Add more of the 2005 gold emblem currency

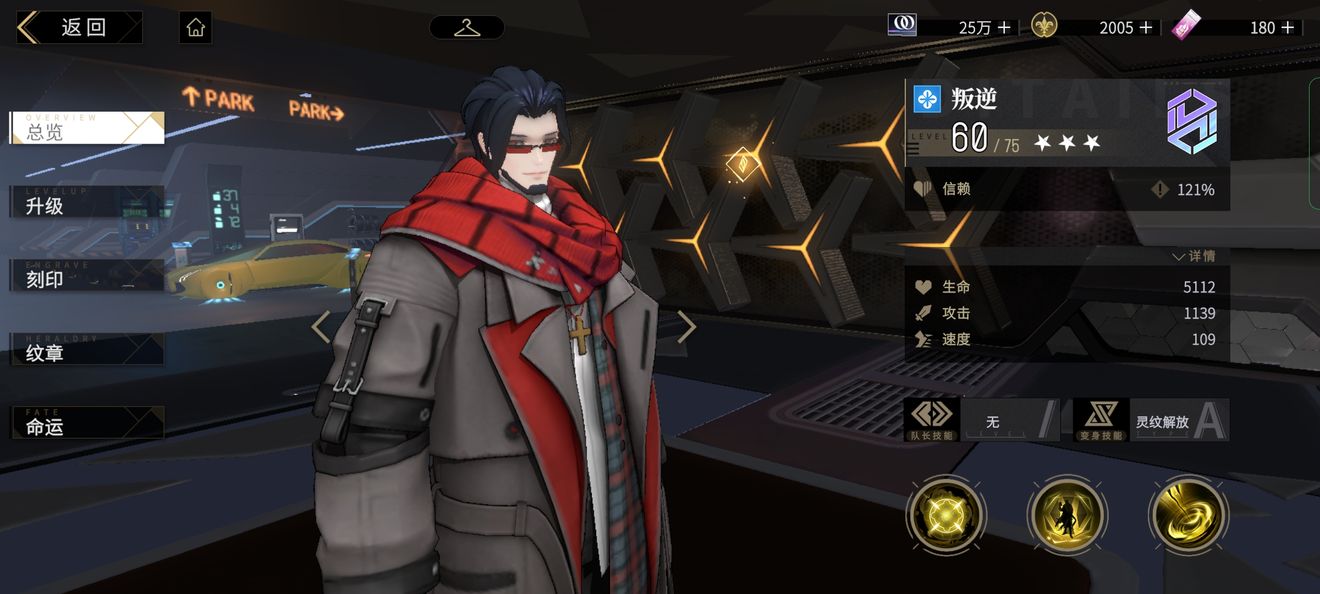[1146, 28]
